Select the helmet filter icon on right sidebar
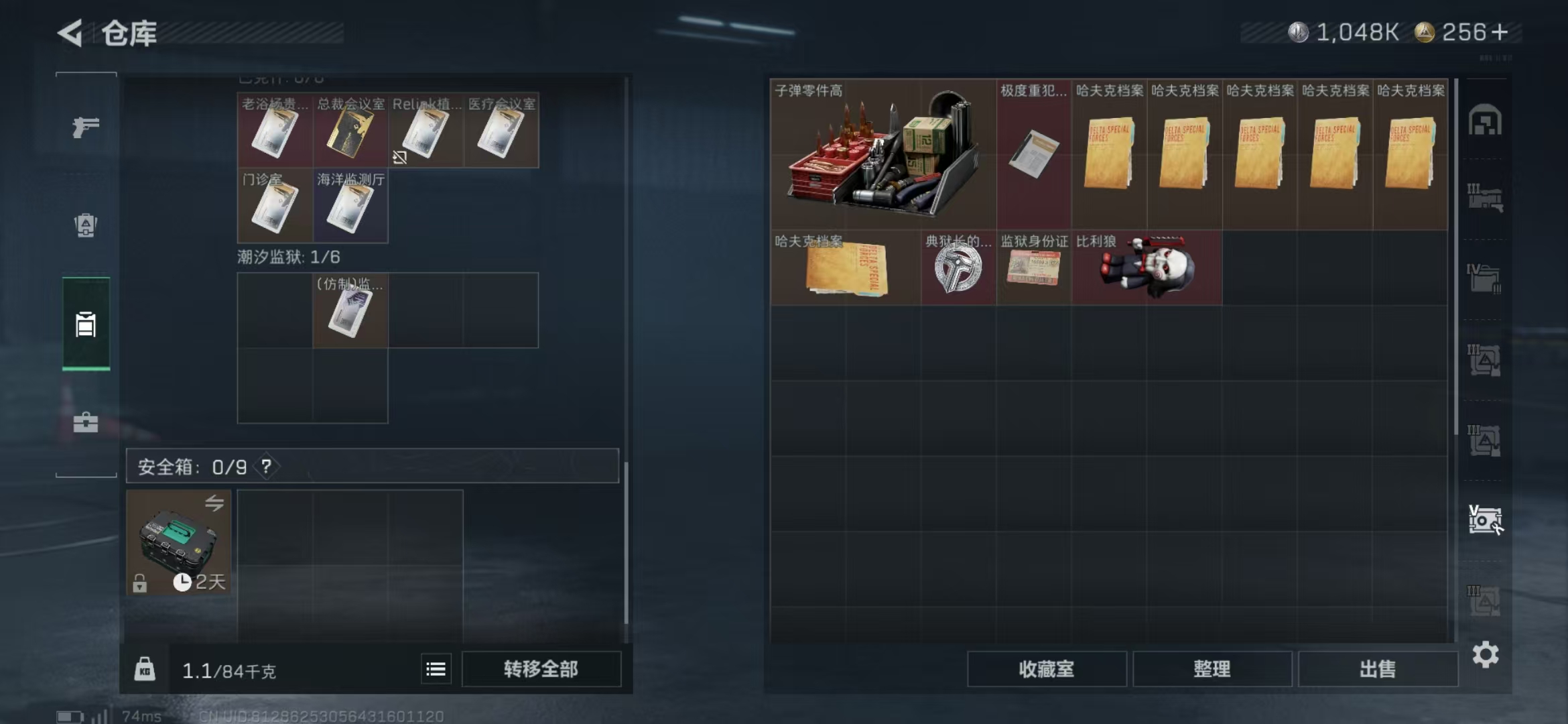The height and width of the screenshot is (724, 1568). [x=1486, y=119]
